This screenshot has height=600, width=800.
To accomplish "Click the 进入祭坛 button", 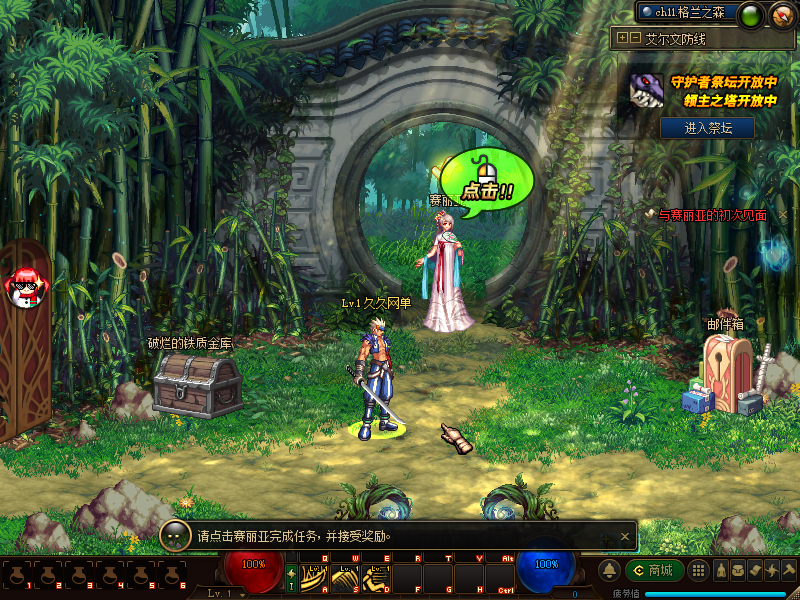I will (707, 127).
